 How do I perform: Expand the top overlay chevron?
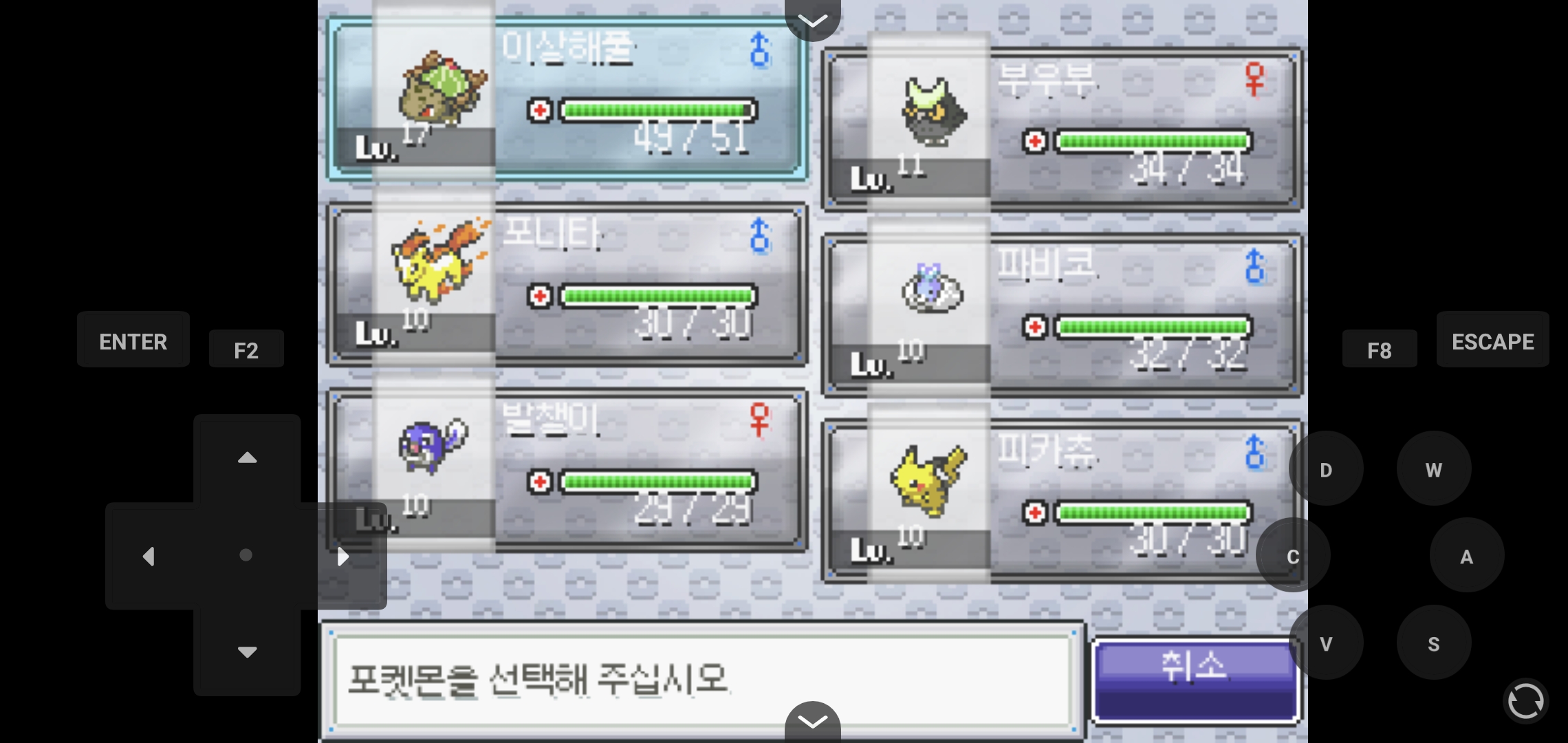pyautogui.click(x=813, y=19)
